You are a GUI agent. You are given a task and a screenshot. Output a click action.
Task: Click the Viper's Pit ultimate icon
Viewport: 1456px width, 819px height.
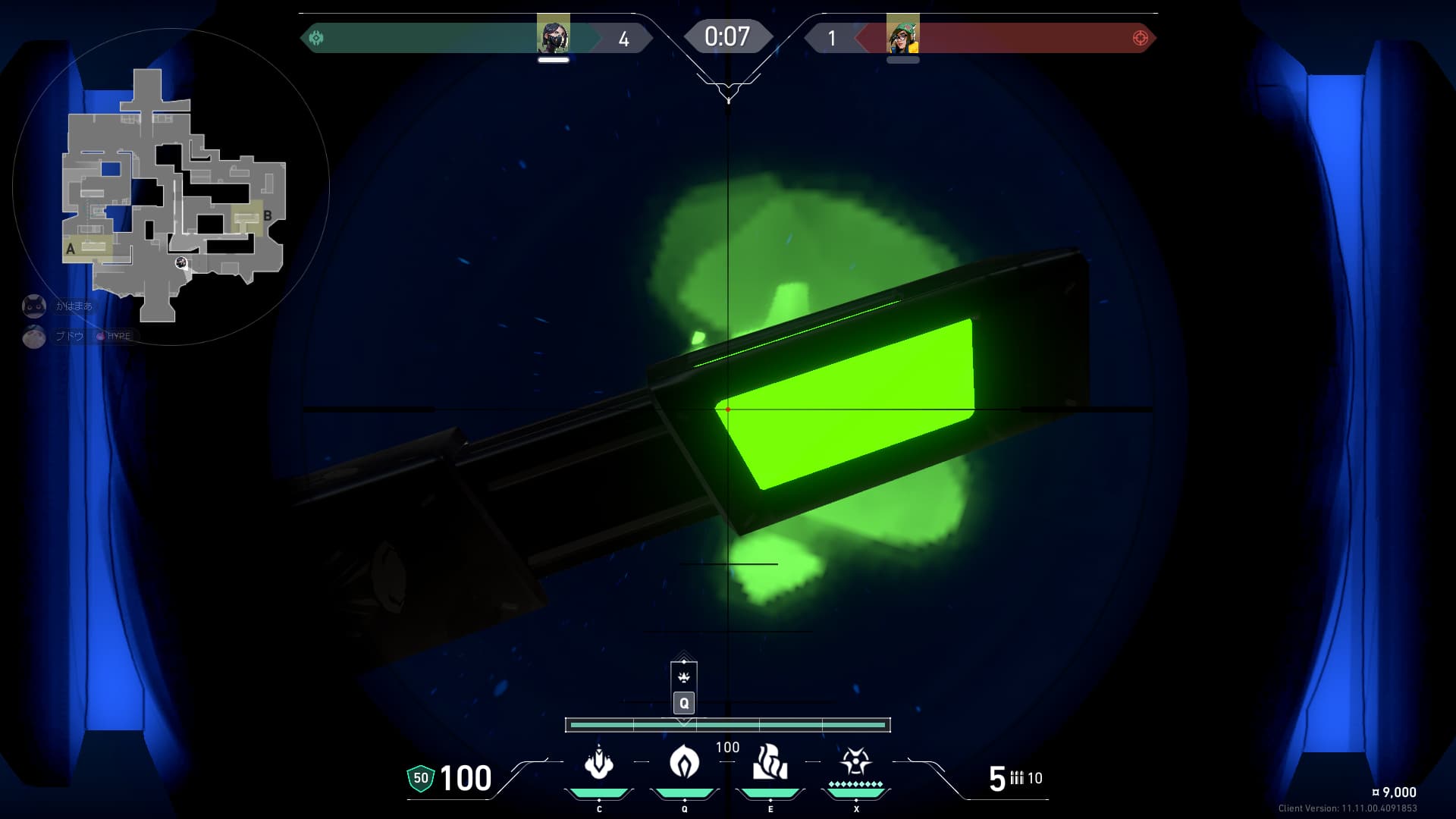pyautogui.click(x=855, y=761)
